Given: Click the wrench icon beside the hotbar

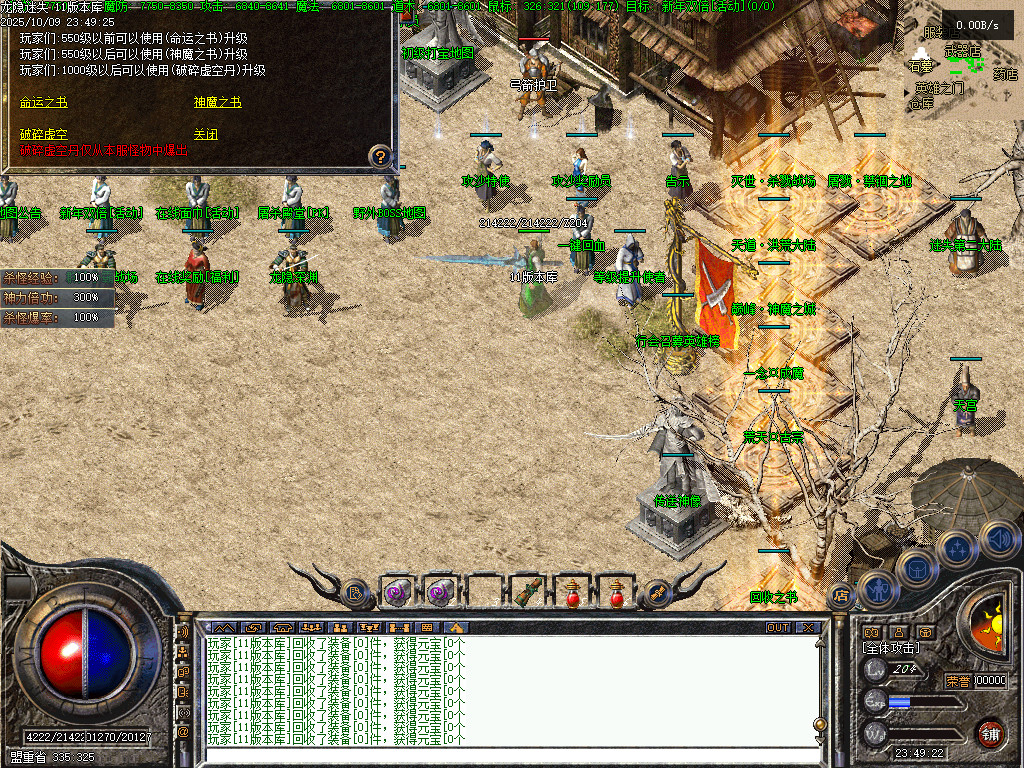Looking at the screenshot, I should (x=658, y=592).
